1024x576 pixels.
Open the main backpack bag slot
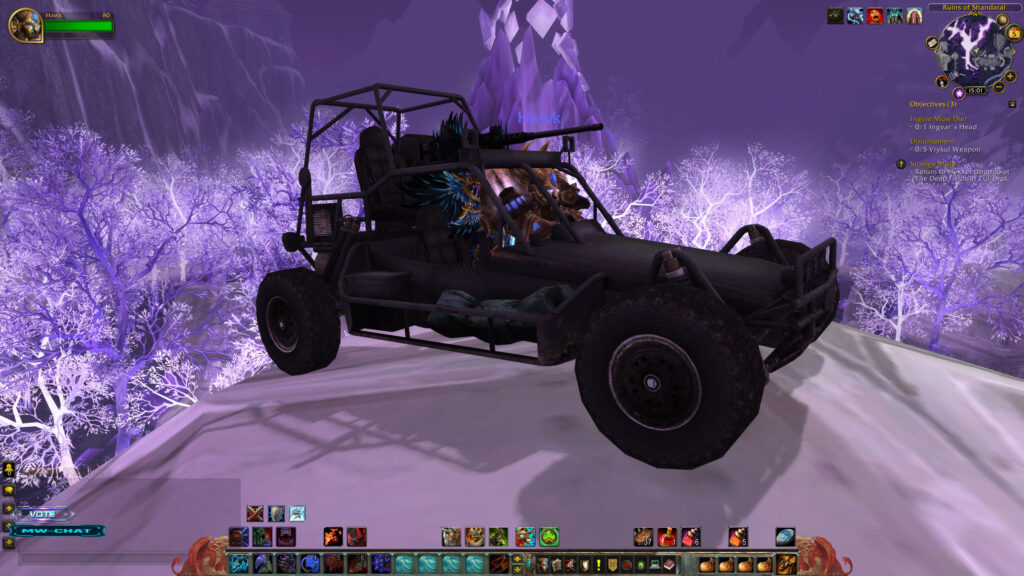787,564
